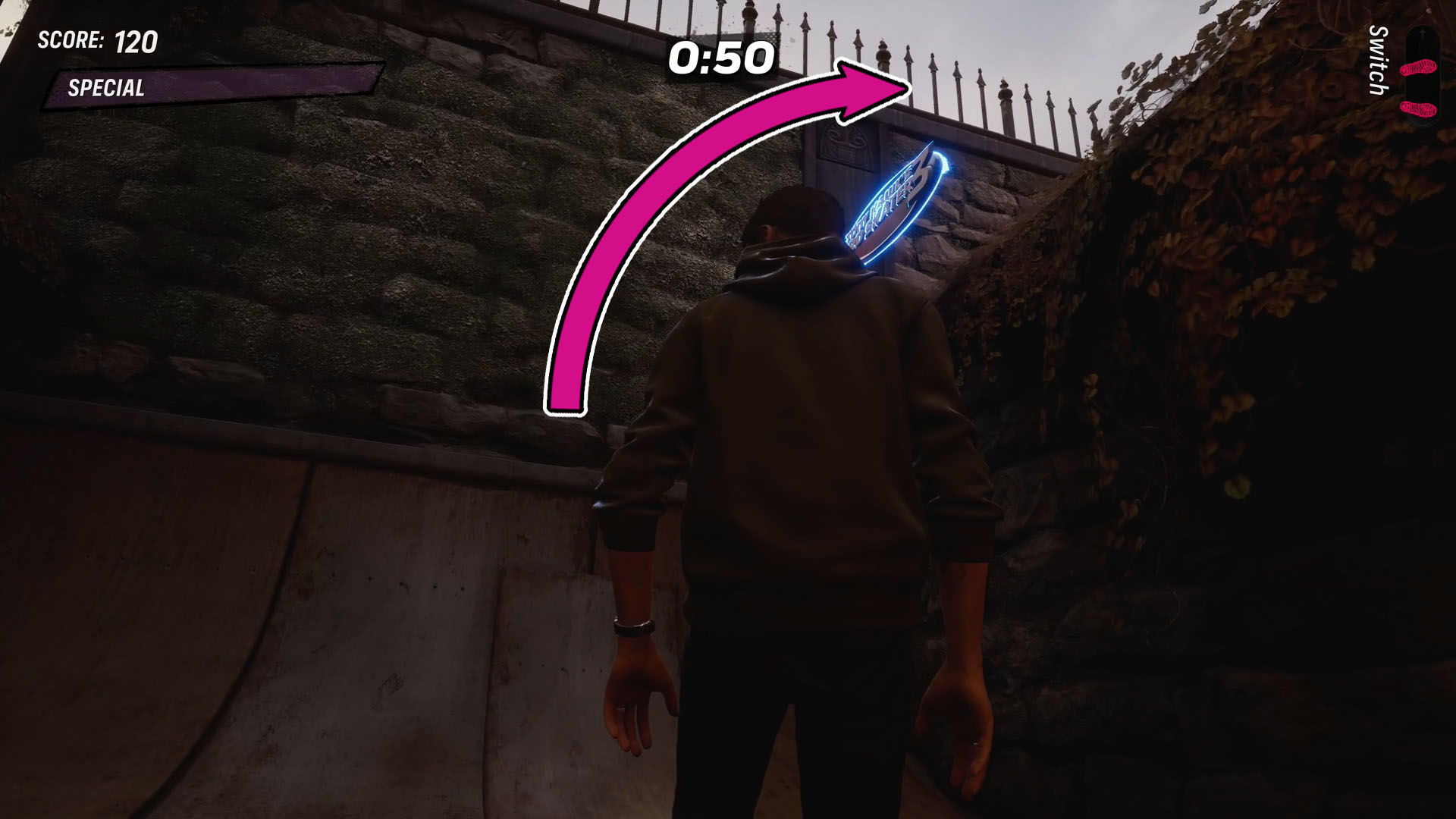Expand the score counter showing 120

click(x=135, y=42)
